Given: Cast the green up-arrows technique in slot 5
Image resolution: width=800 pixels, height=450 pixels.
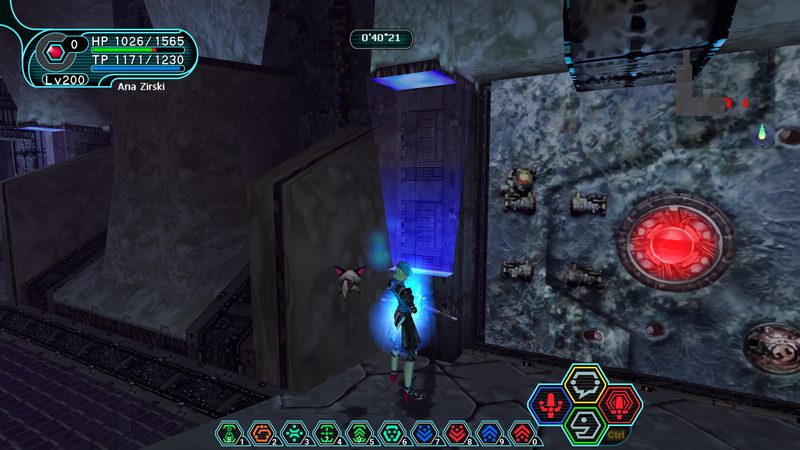Looking at the screenshot, I should click(359, 433).
